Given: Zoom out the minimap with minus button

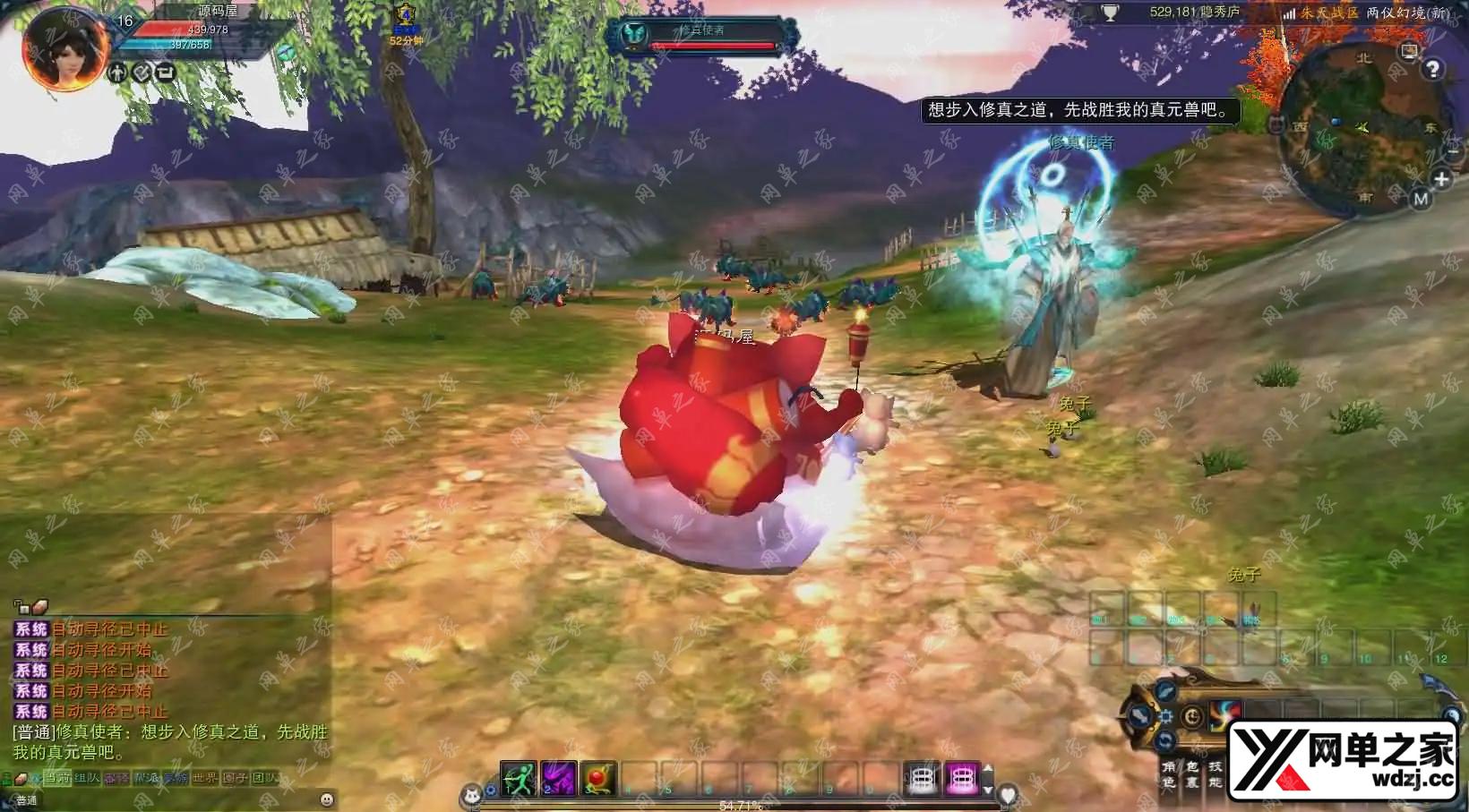Looking at the screenshot, I should coord(1452,153).
